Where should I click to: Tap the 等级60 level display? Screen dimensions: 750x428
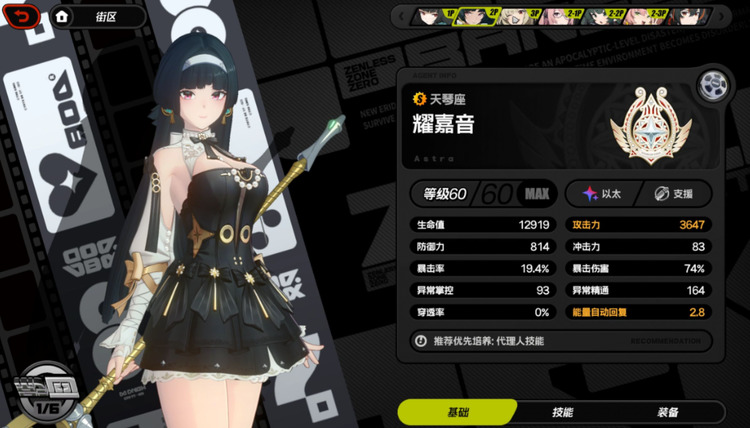click(482, 193)
